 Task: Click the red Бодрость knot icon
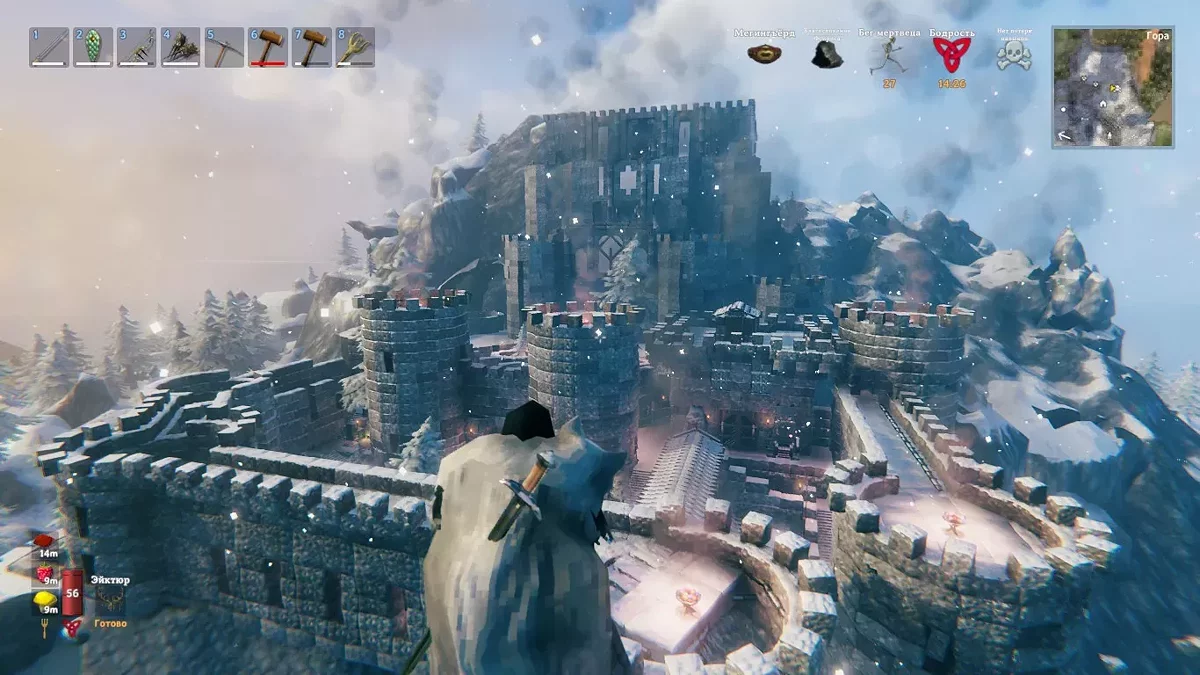(951, 54)
